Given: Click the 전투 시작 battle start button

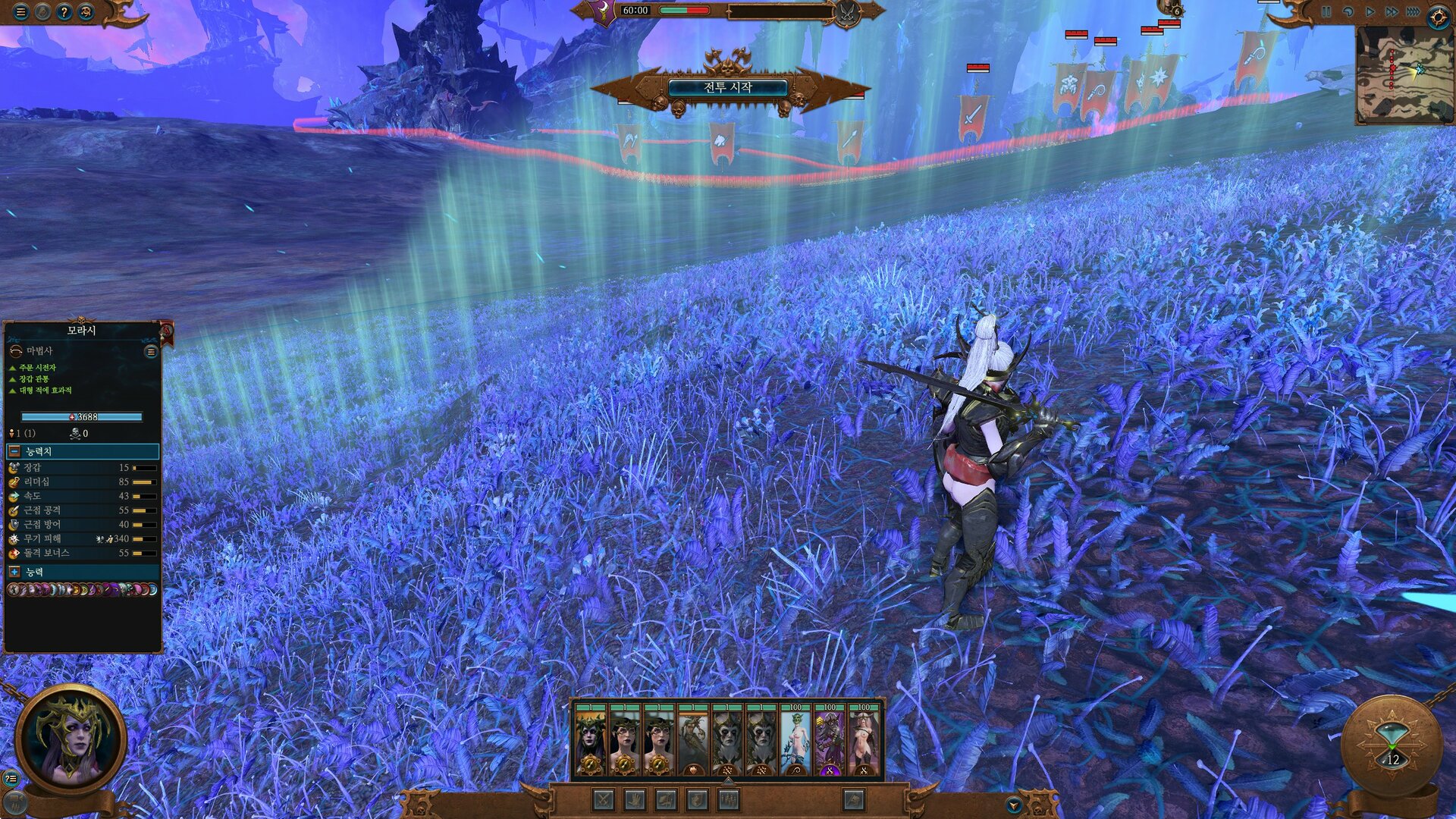Looking at the screenshot, I should (726, 88).
